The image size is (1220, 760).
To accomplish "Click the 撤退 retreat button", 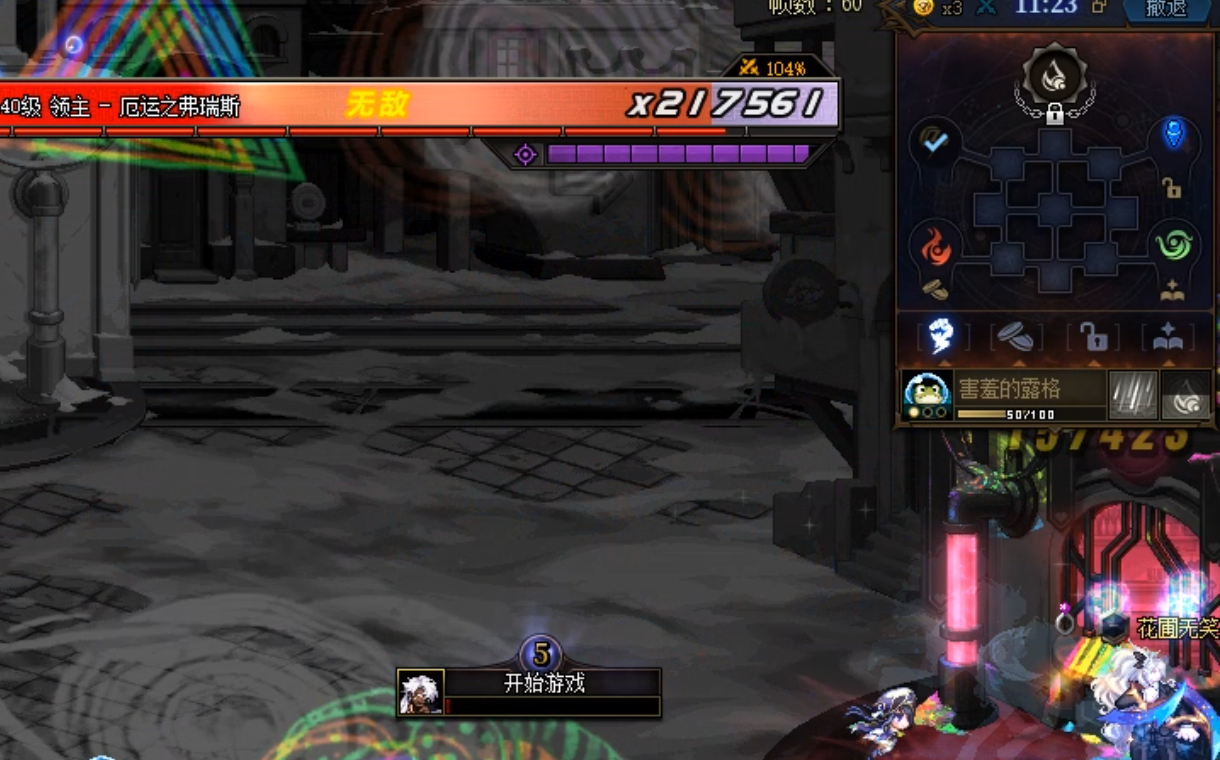I will (x=1166, y=8).
